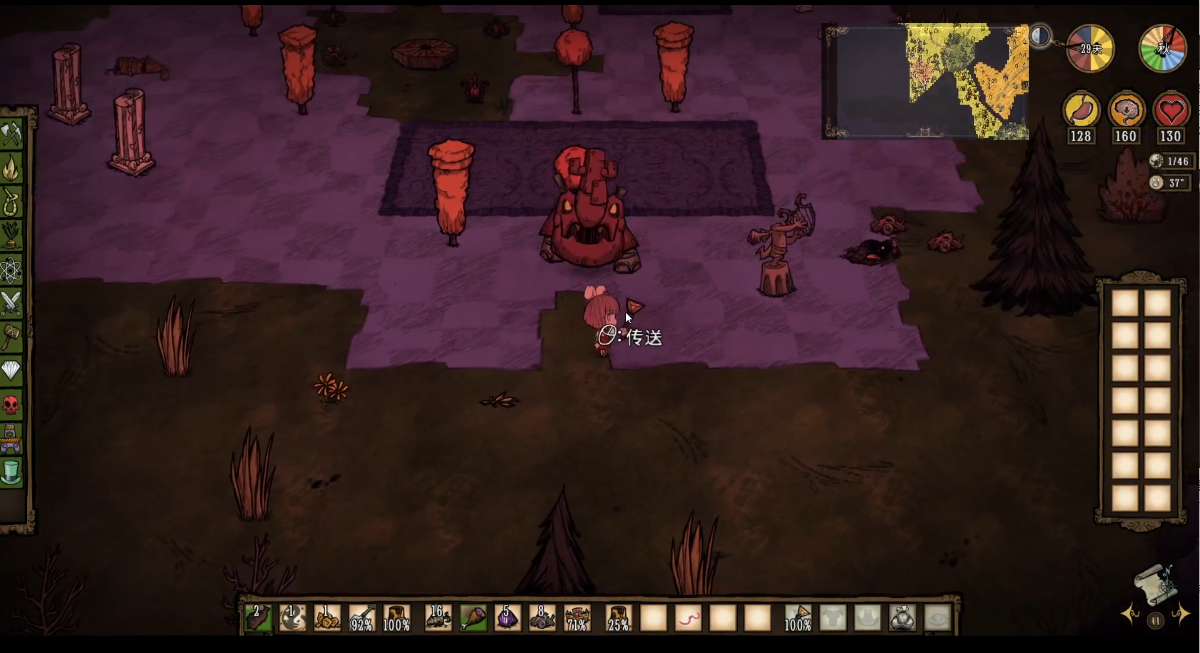
Task: Select the pink worm inventory slot
Action: click(x=688, y=618)
